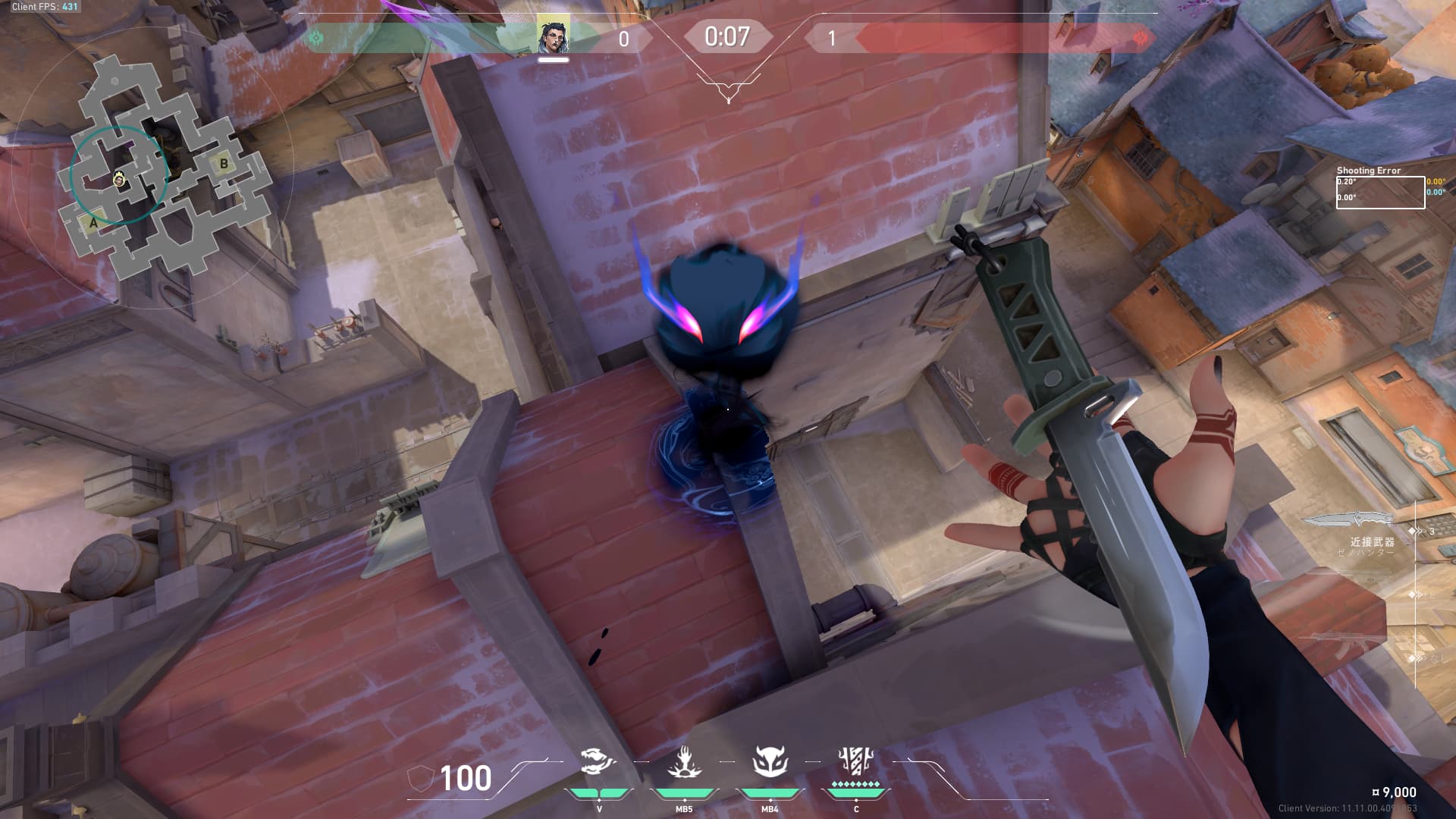Click the minimap in the corner
This screenshot has height=819, width=1456.
[163, 171]
